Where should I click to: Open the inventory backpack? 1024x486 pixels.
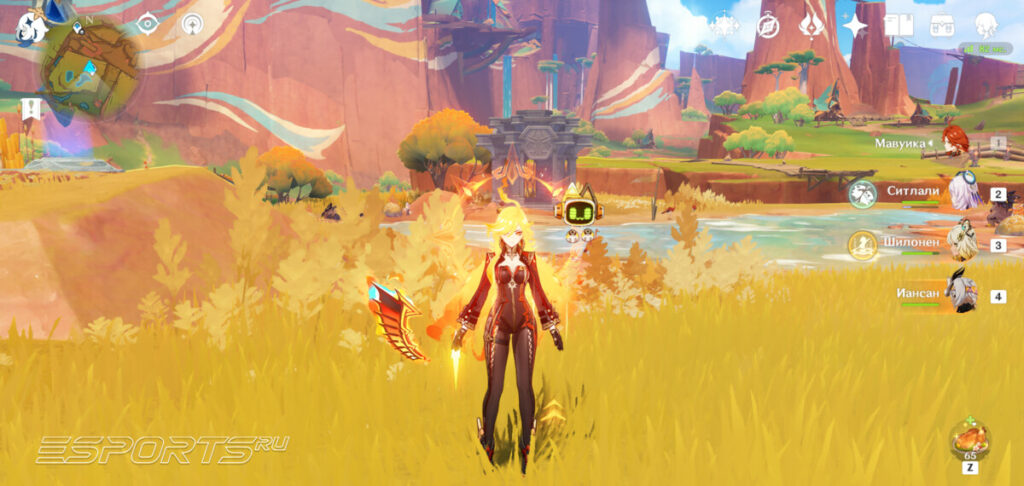pyautogui.click(x=942, y=26)
